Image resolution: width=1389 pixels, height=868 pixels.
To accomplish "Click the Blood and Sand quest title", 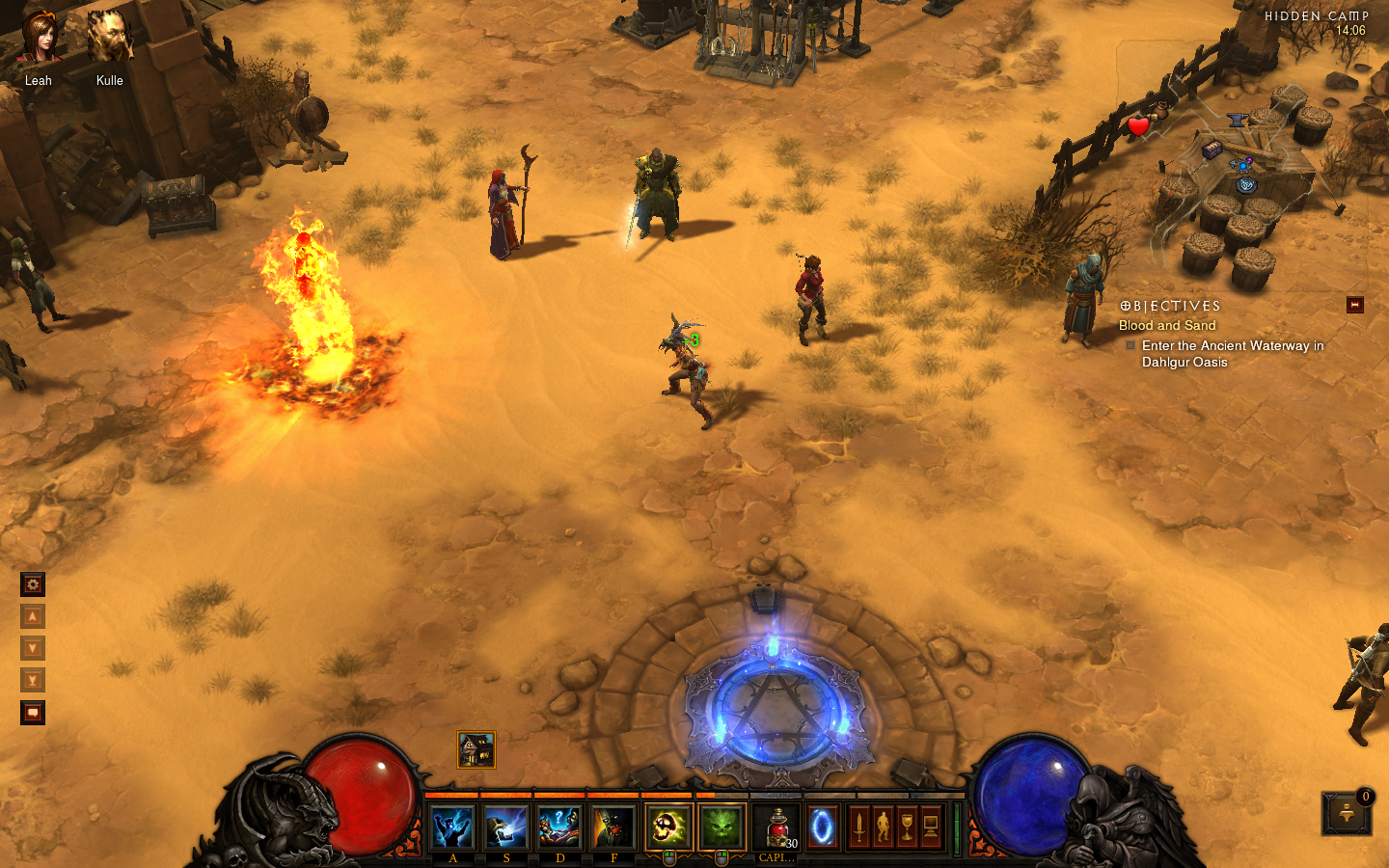I will pos(1167,326).
